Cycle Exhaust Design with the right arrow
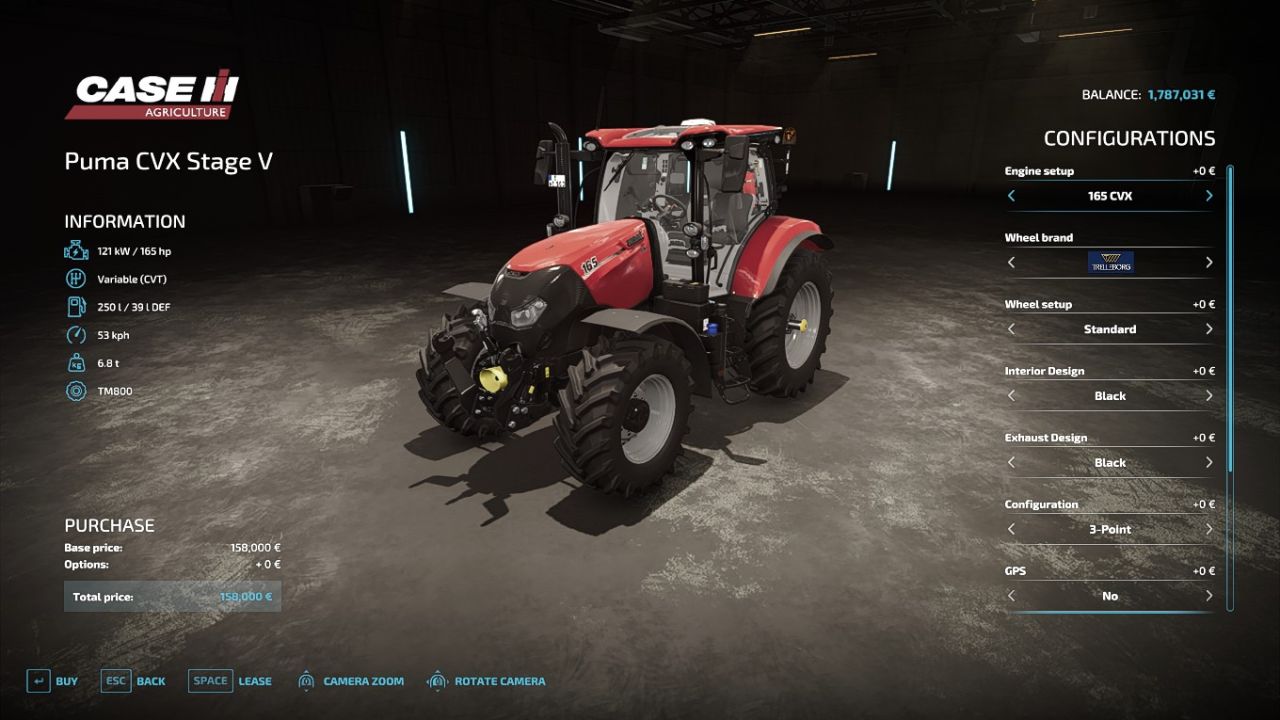The height and width of the screenshot is (720, 1280). pyautogui.click(x=1208, y=462)
